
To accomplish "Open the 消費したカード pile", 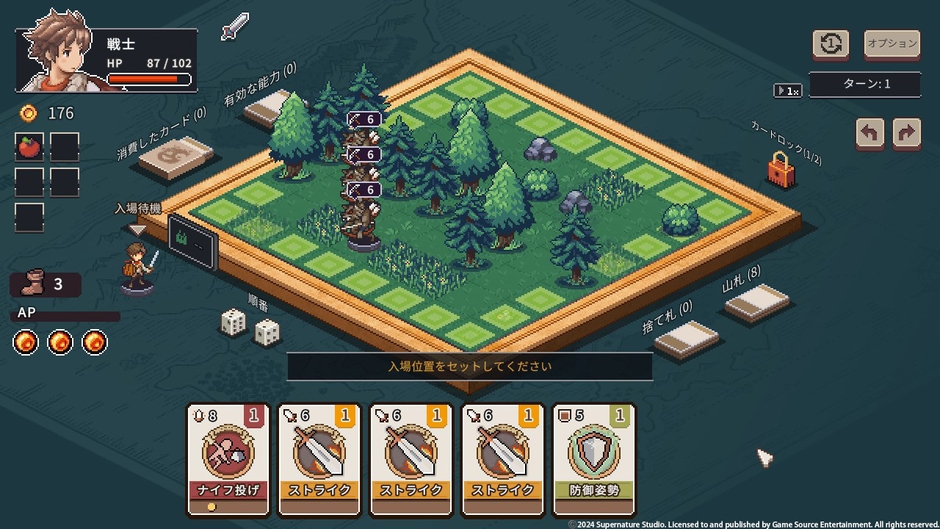I will (177, 158).
